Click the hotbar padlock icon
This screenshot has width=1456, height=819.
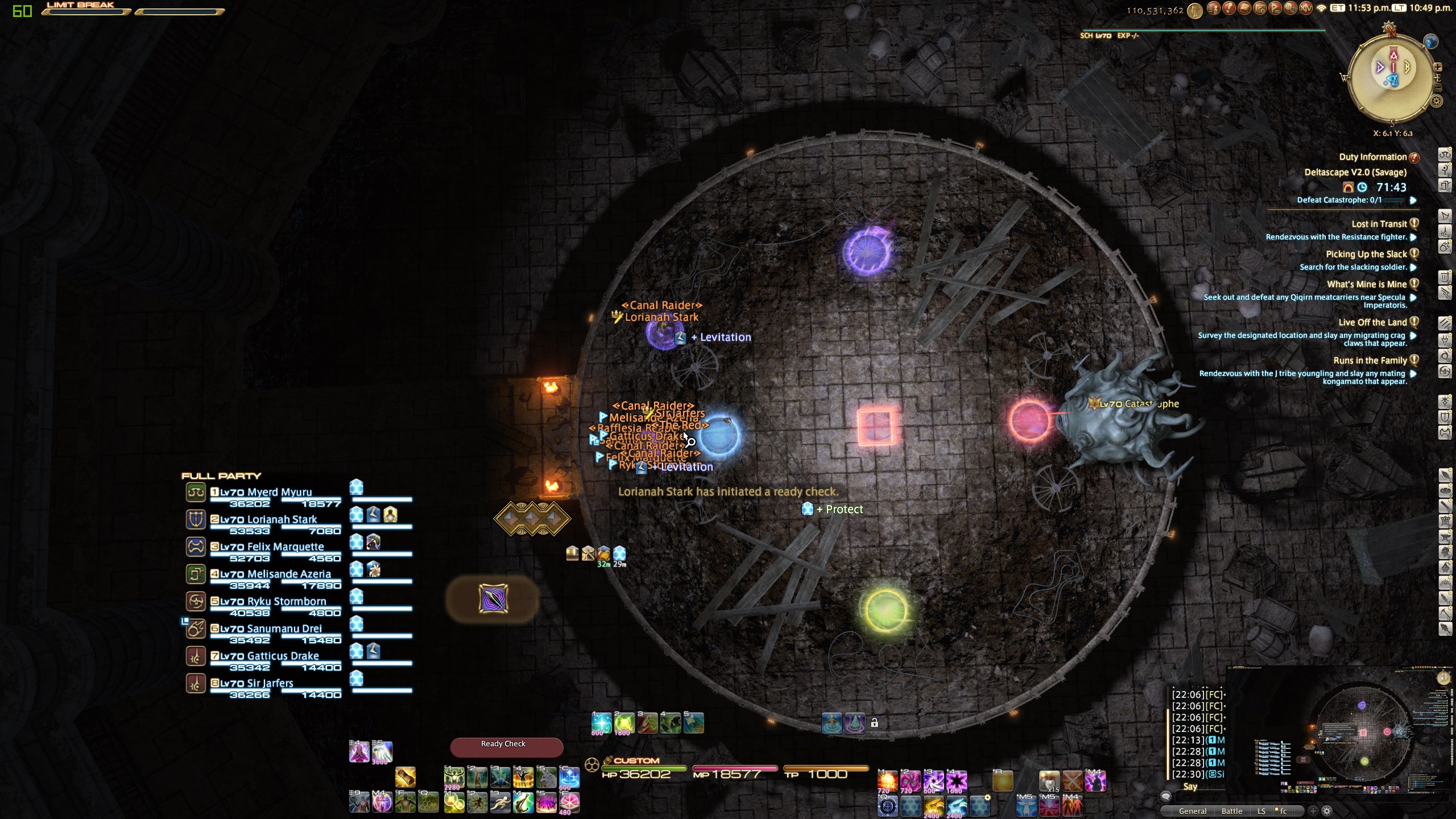point(875,723)
